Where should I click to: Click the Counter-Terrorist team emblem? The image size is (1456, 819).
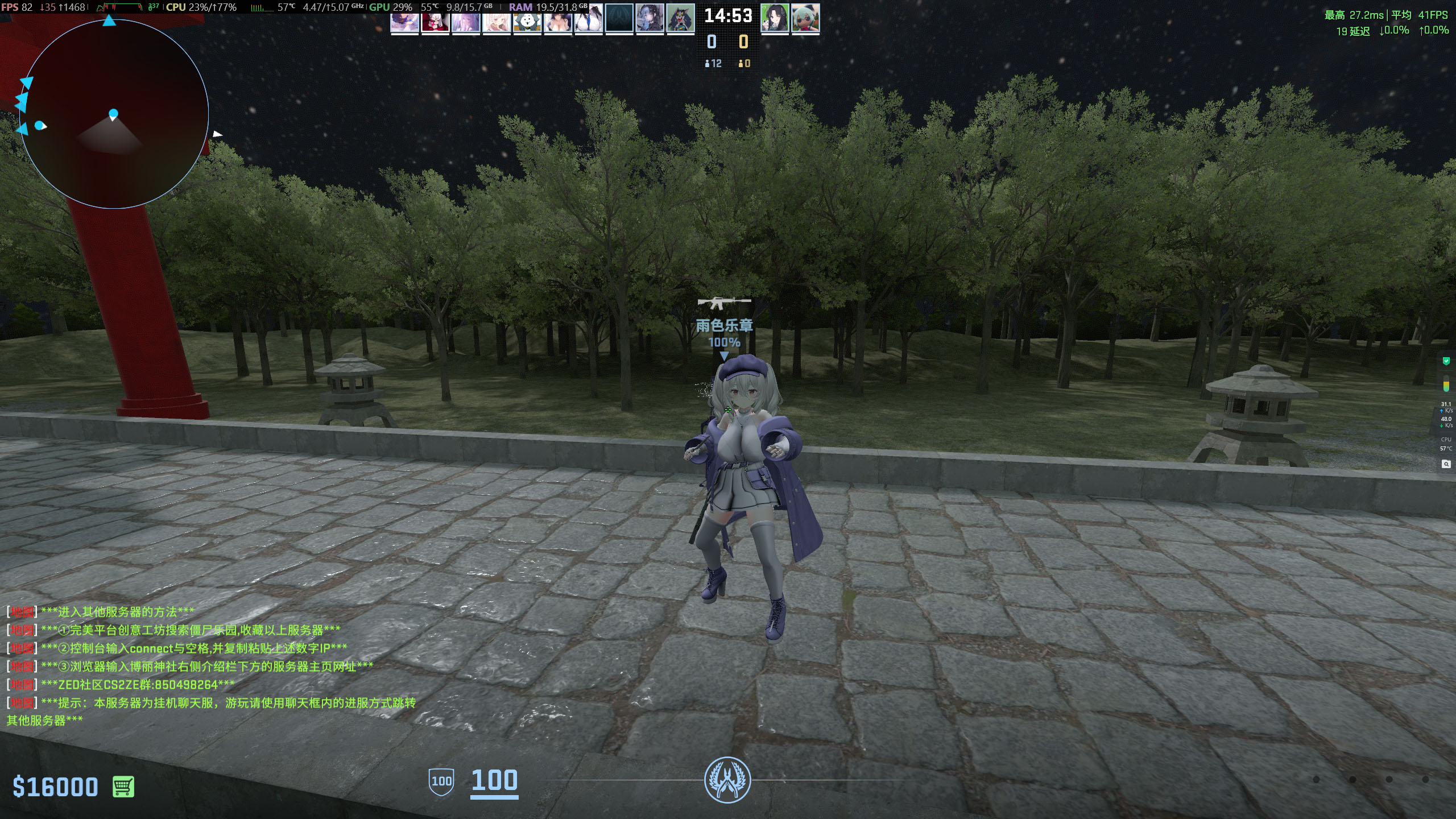pos(727,780)
